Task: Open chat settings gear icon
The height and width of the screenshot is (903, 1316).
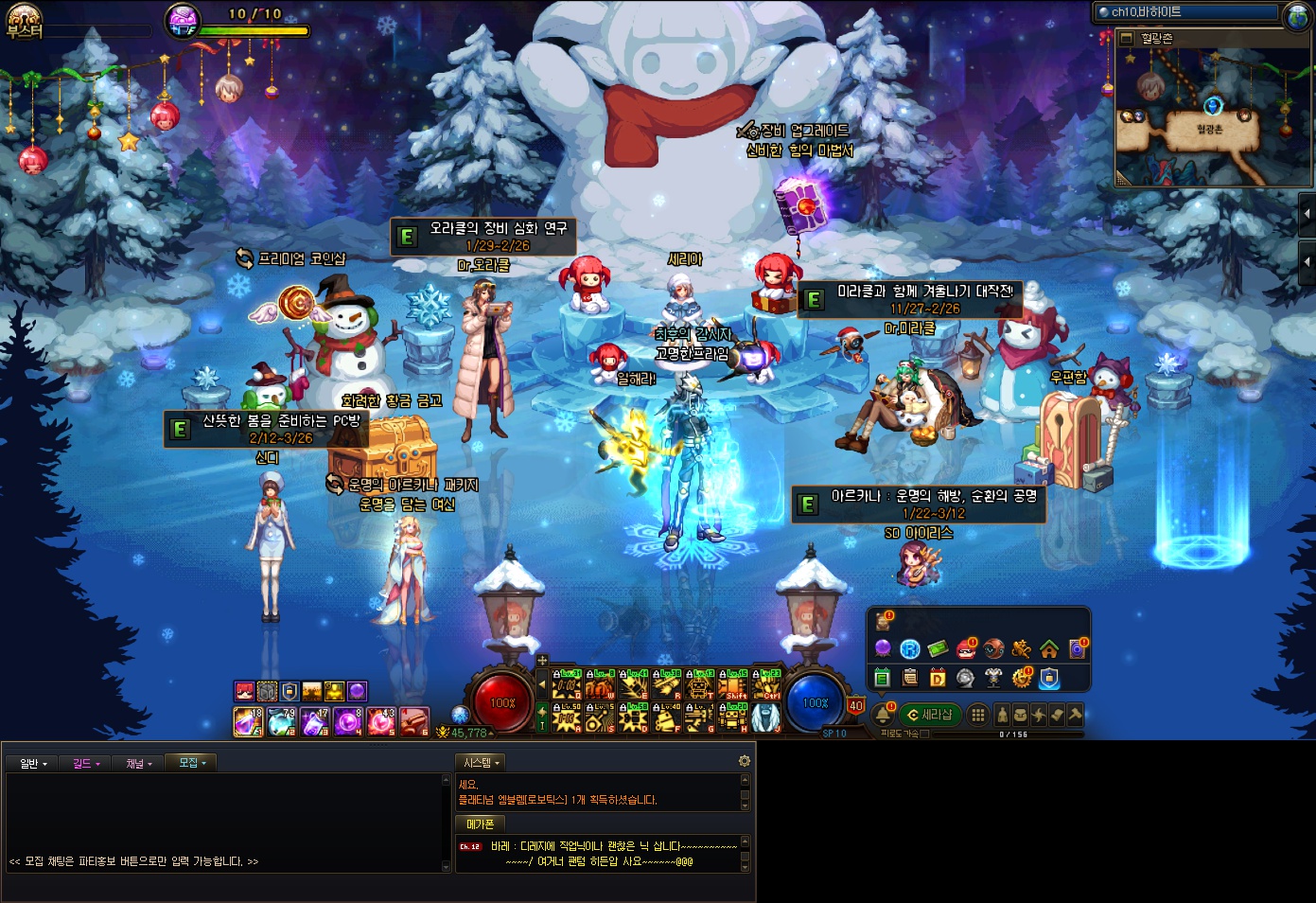Action: 745,761
